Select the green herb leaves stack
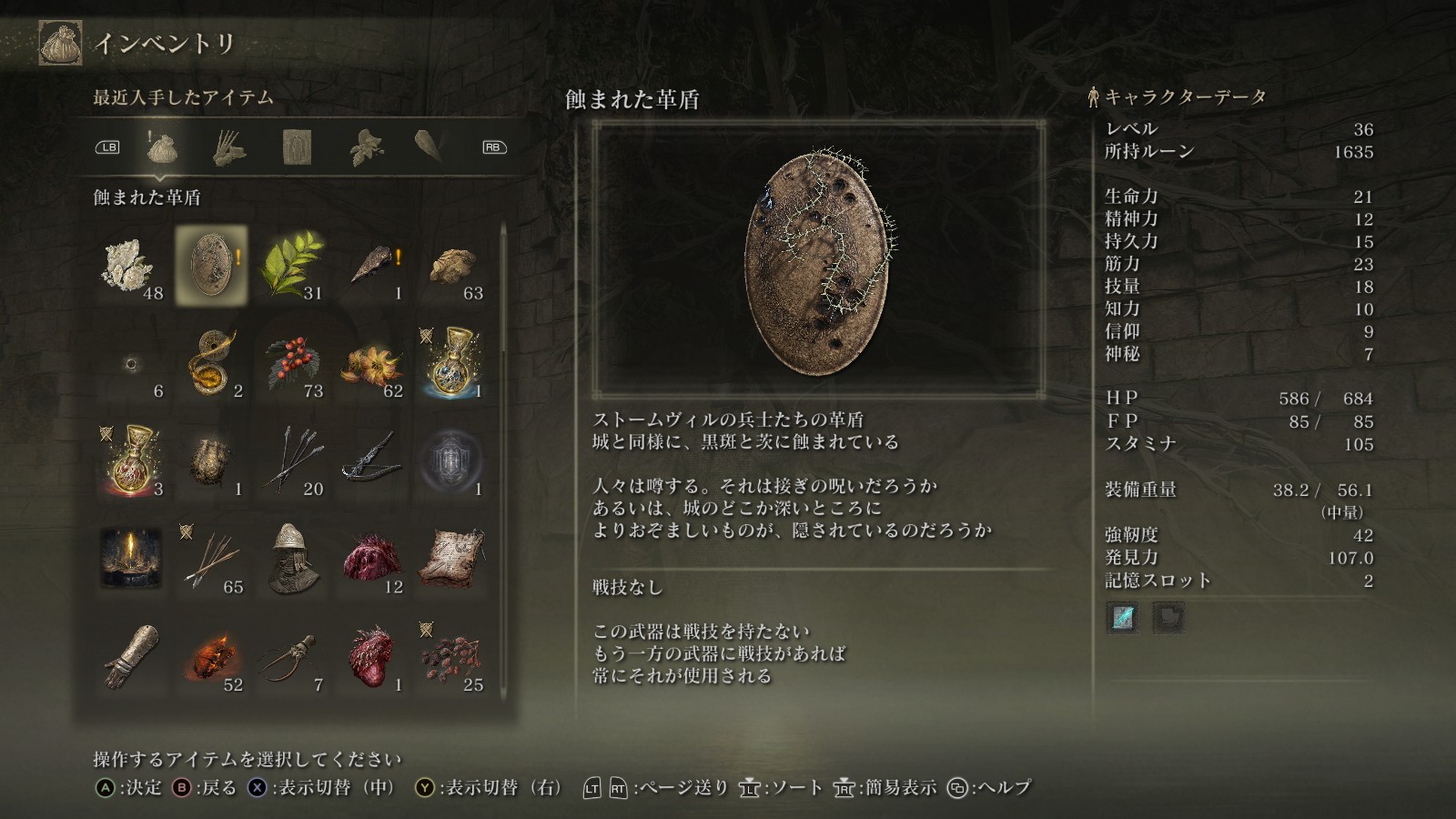 (x=291, y=266)
